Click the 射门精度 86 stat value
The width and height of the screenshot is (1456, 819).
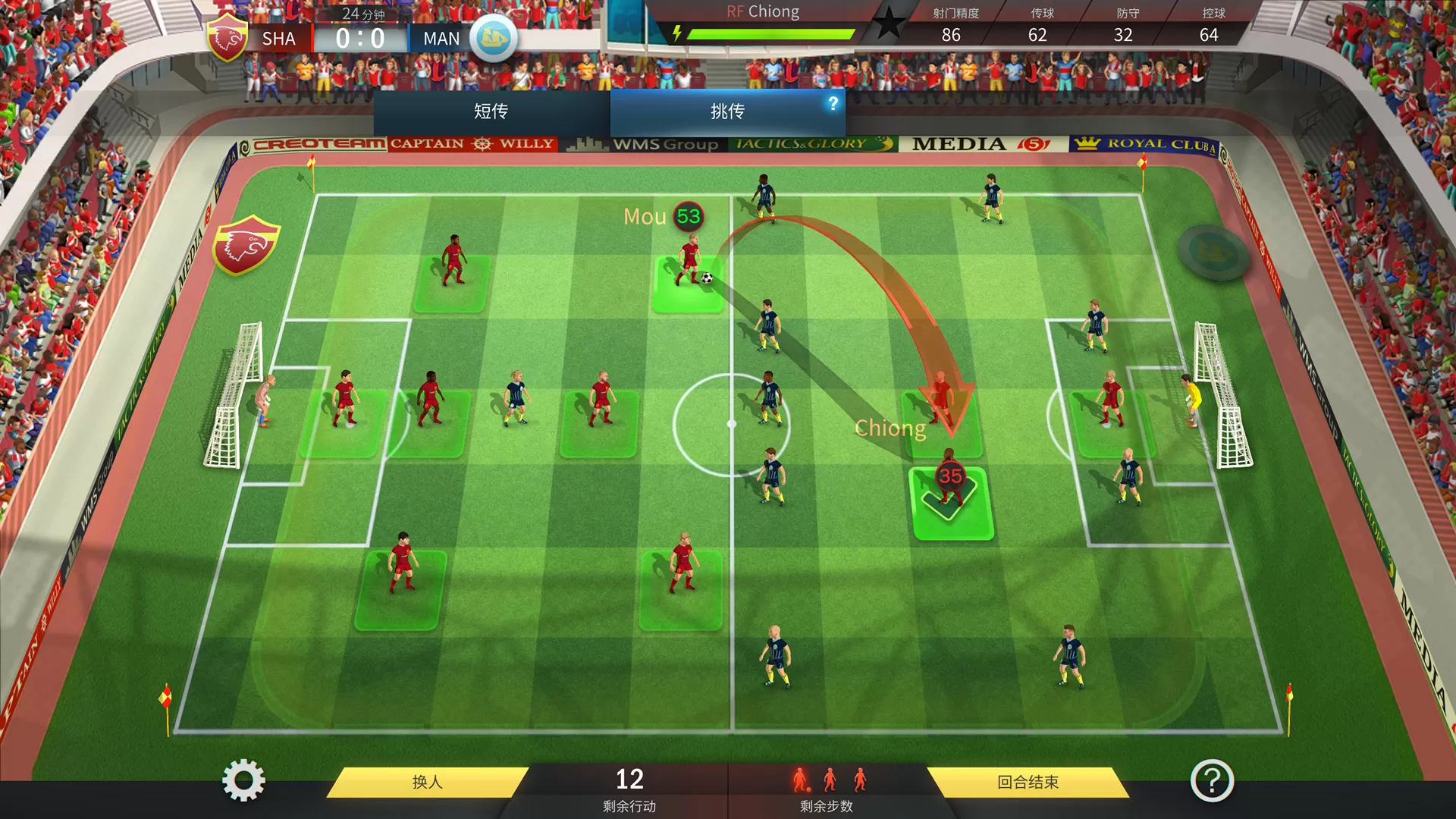point(952,35)
